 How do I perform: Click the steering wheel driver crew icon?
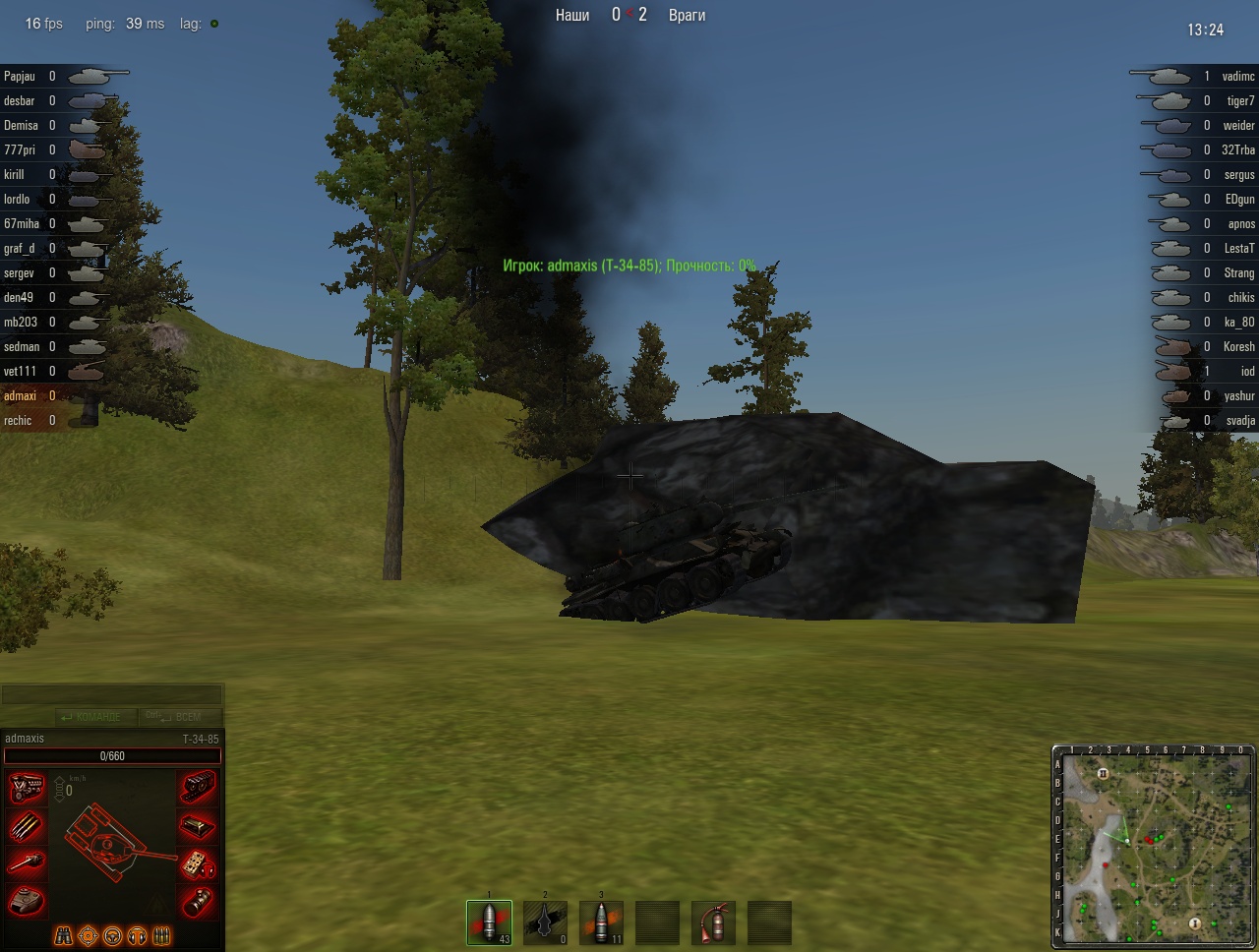(113, 935)
